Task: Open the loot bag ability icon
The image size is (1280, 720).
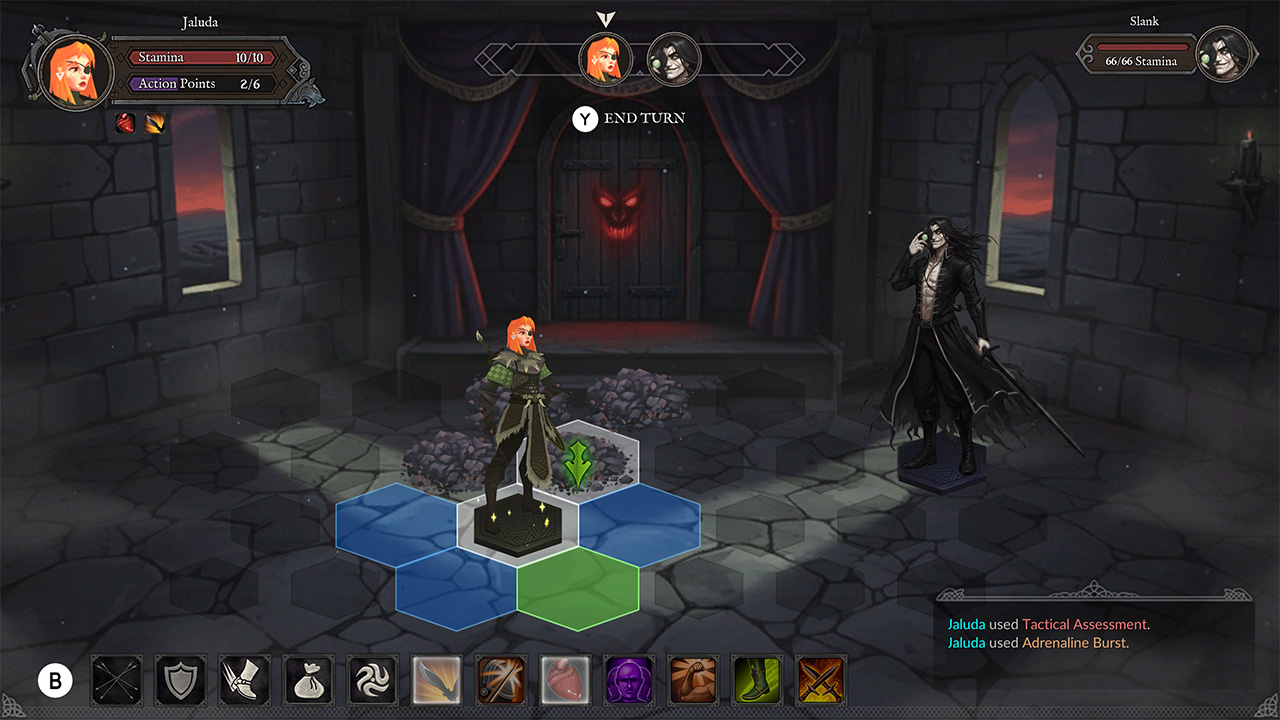Action: pos(308,680)
